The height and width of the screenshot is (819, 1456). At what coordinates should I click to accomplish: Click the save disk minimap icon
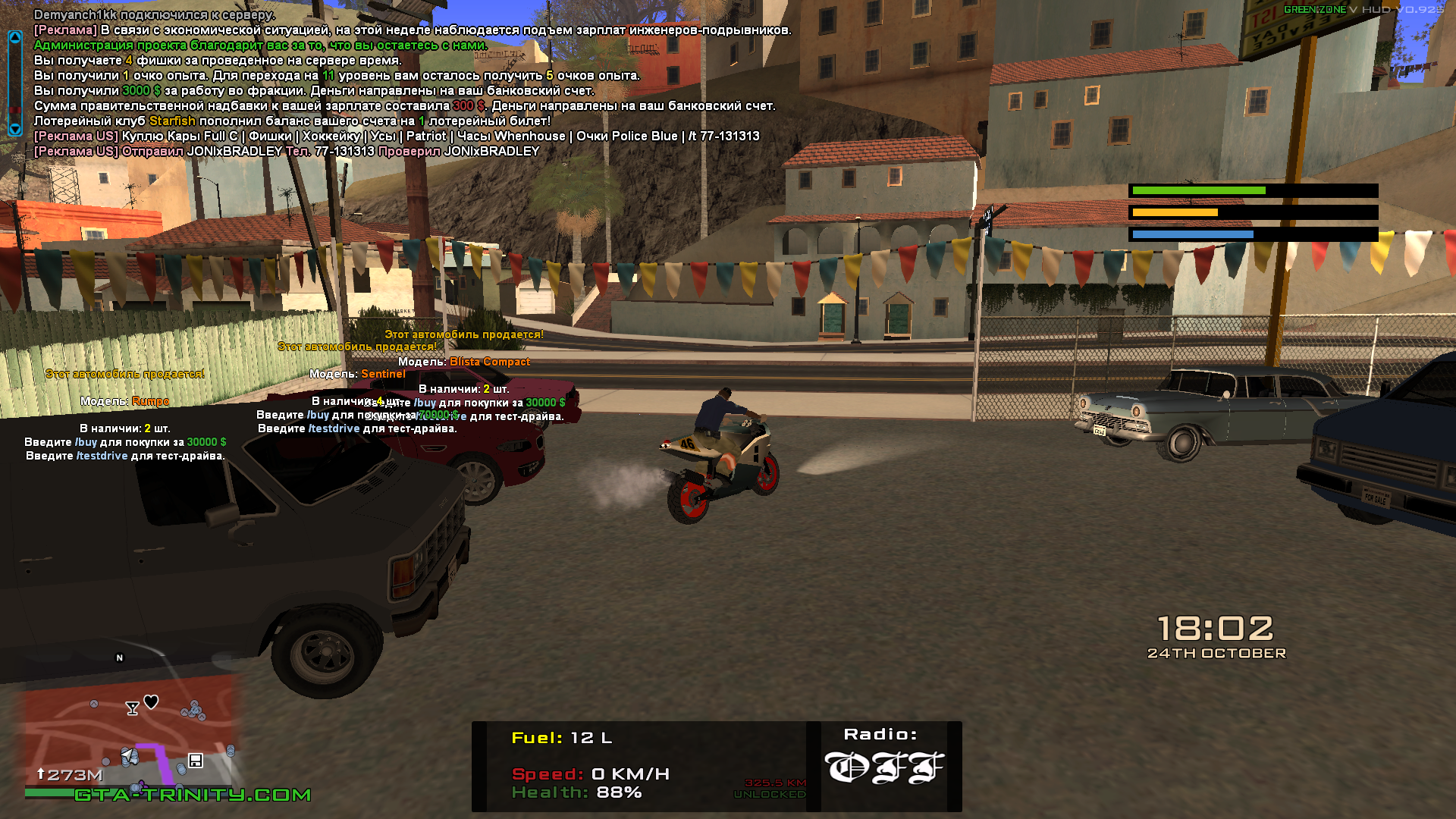tap(195, 761)
